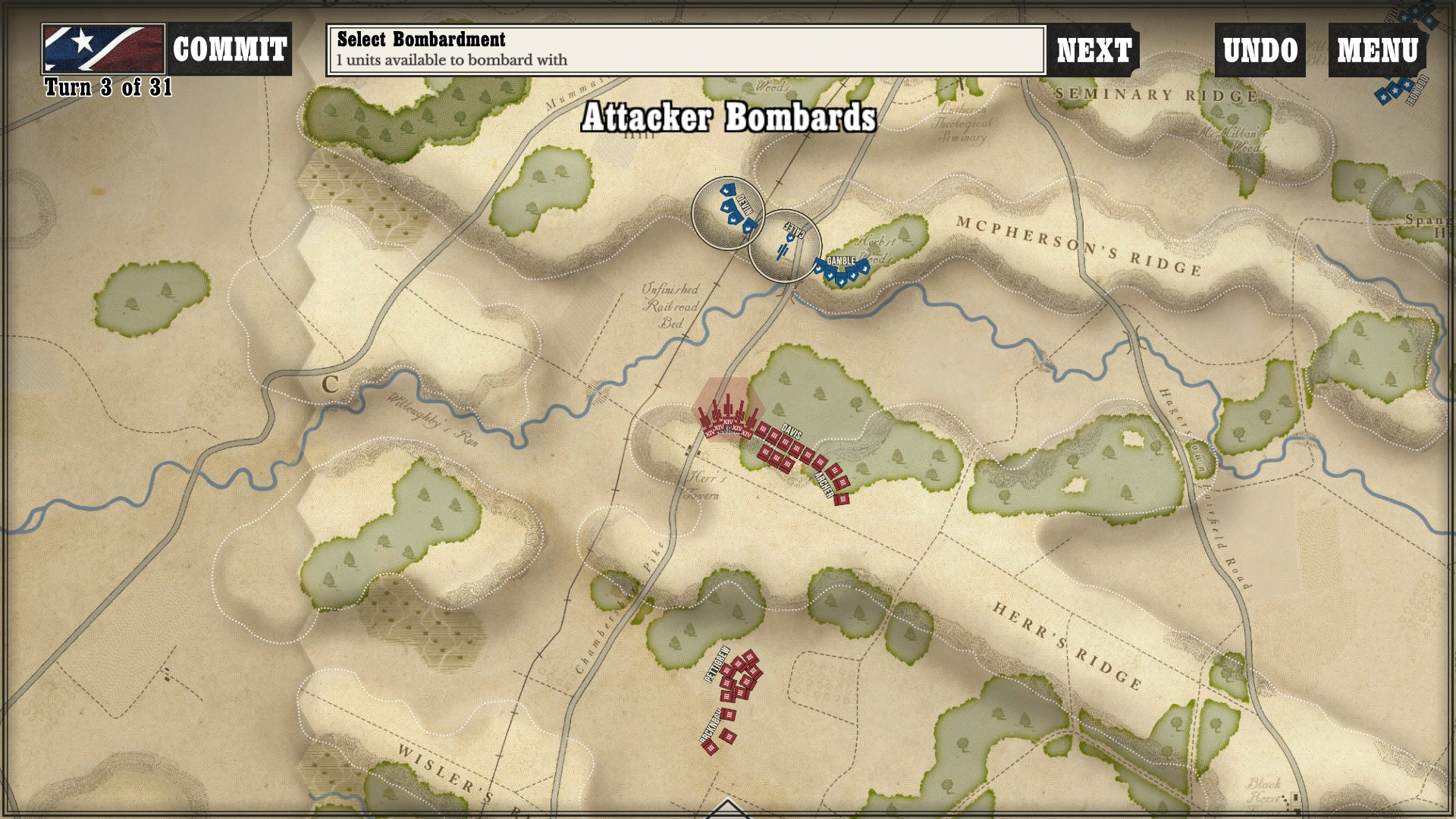The image size is (1456, 819).
Task: Open the game MENU
Action: [x=1377, y=50]
